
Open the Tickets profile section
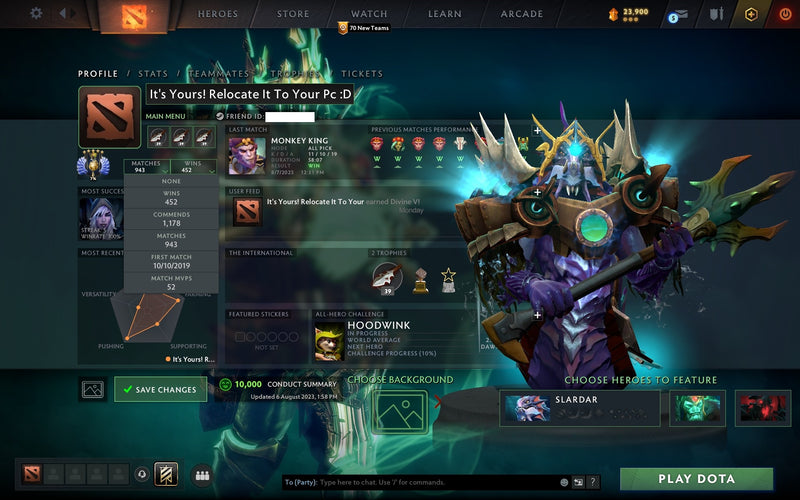[362, 74]
